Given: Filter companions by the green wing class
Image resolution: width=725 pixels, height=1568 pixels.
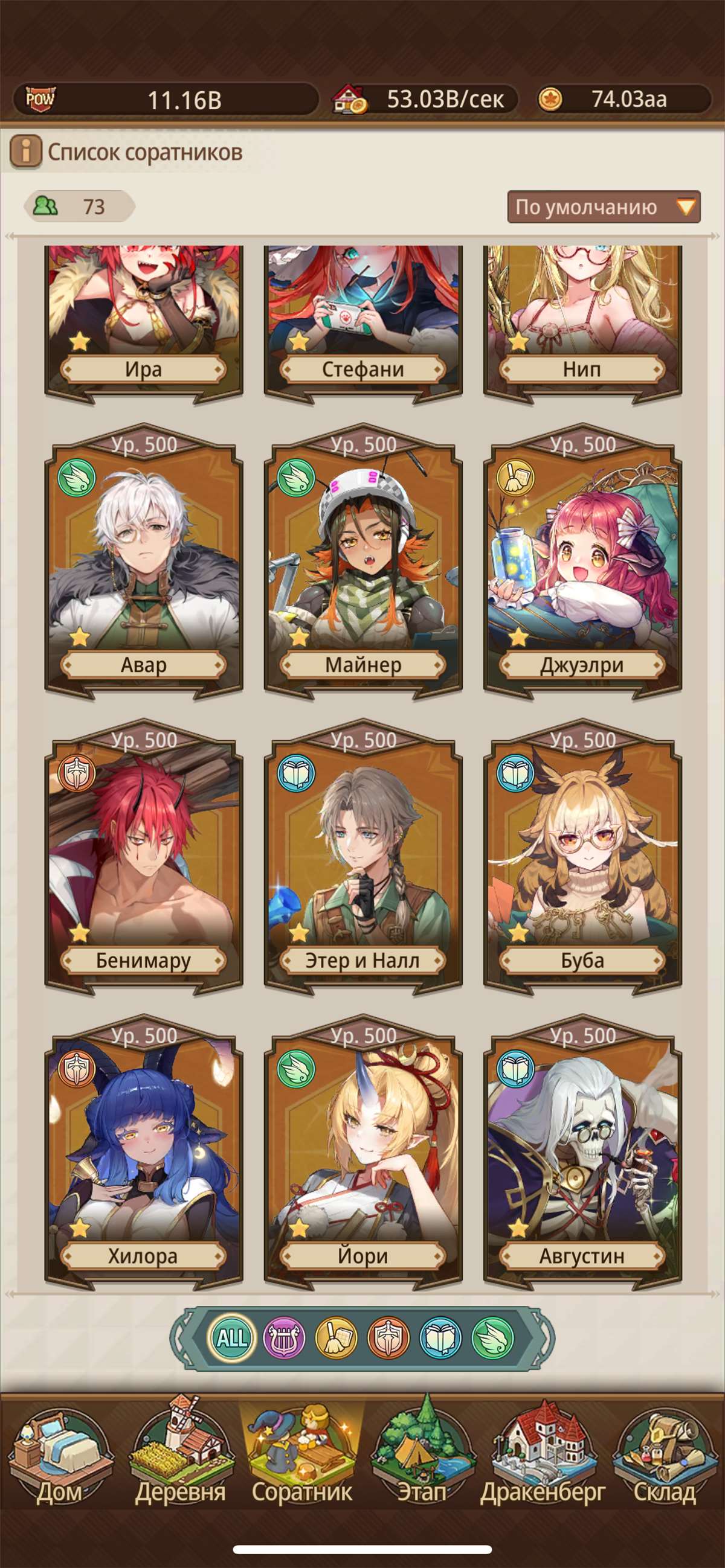Looking at the screenshot, I should (x=493, y=1337).
